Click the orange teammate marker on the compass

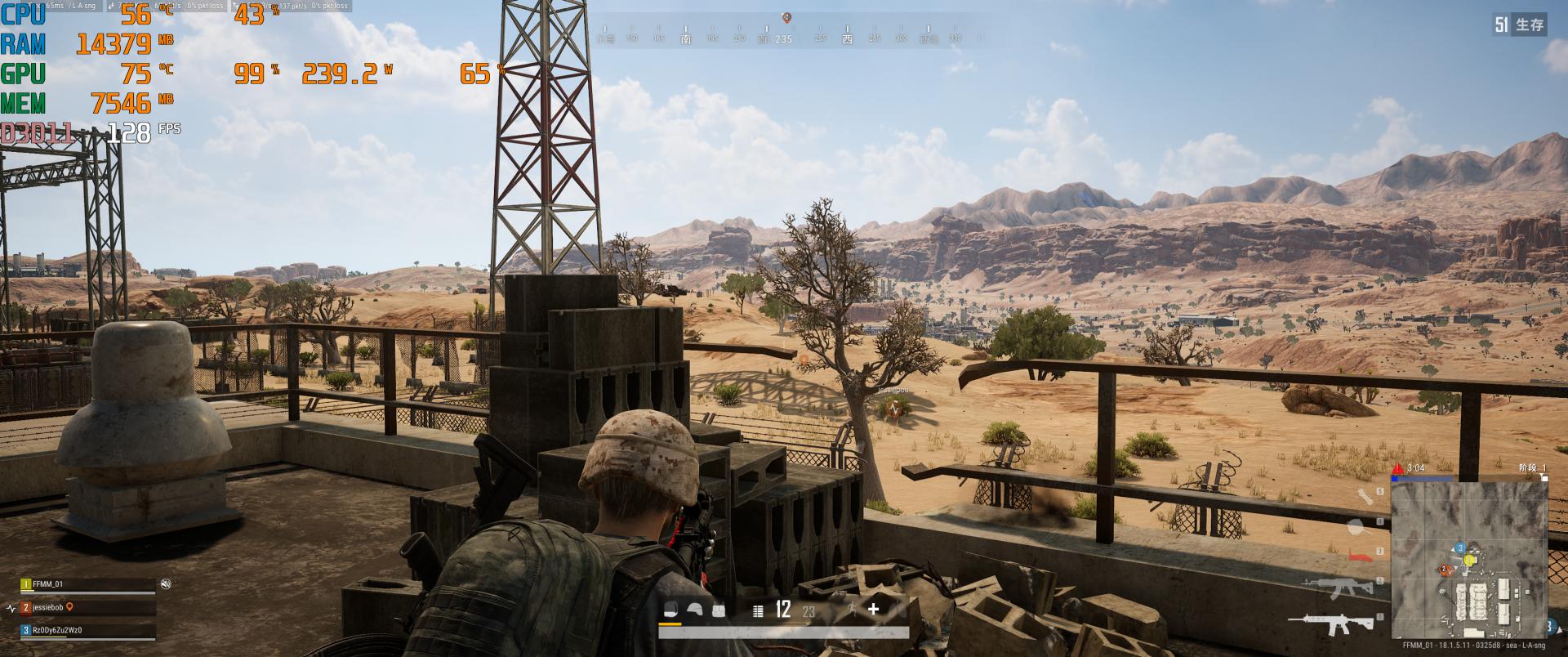pyautogui.click(x=786, y=17)
